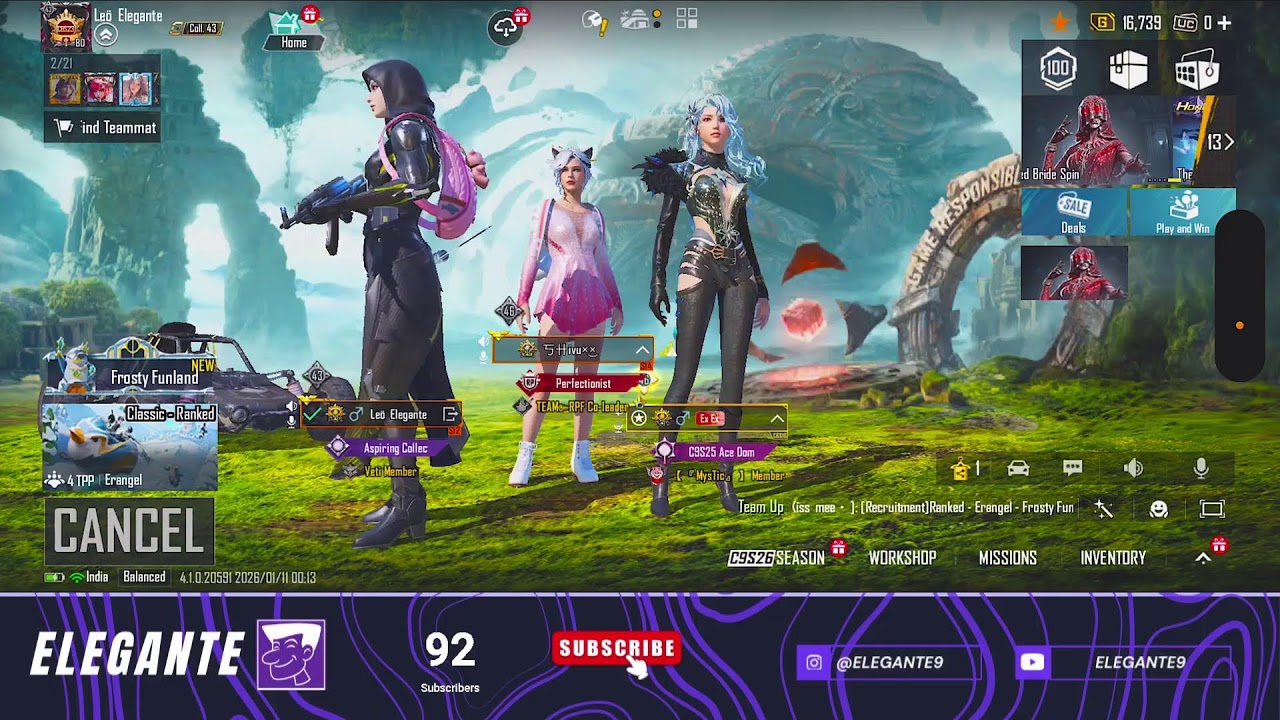Open the Find Teammate panel
The width and height of the screenshot is (1280, 720).
click(103, 127)
